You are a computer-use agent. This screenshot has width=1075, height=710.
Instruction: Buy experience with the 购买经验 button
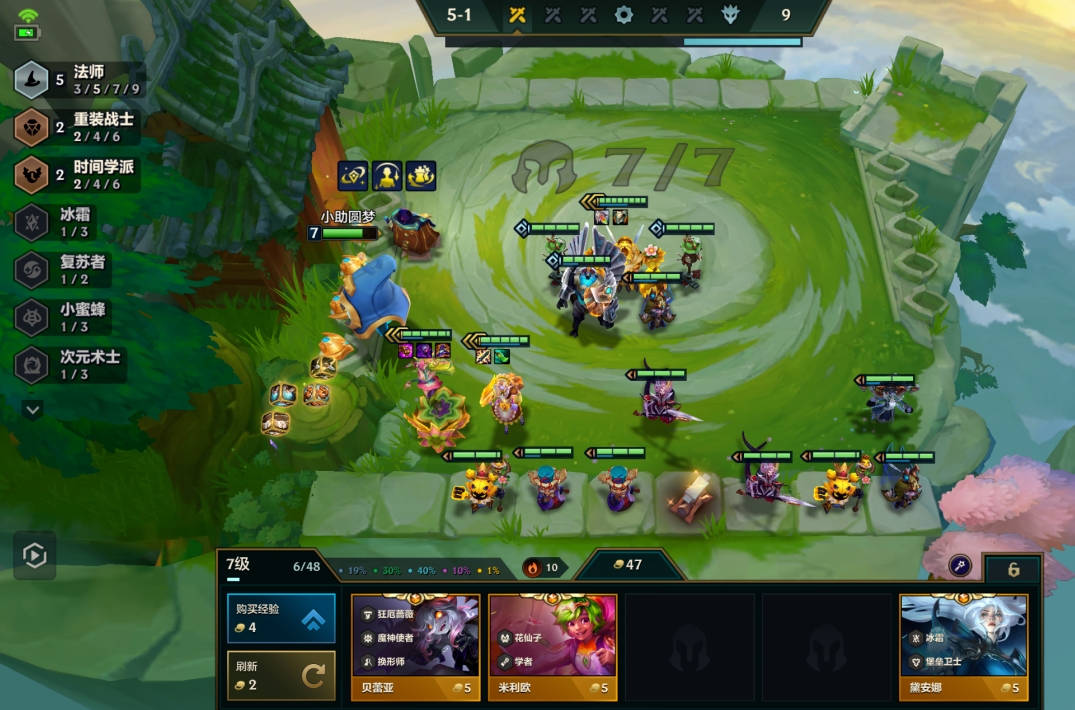click(281, 618)
